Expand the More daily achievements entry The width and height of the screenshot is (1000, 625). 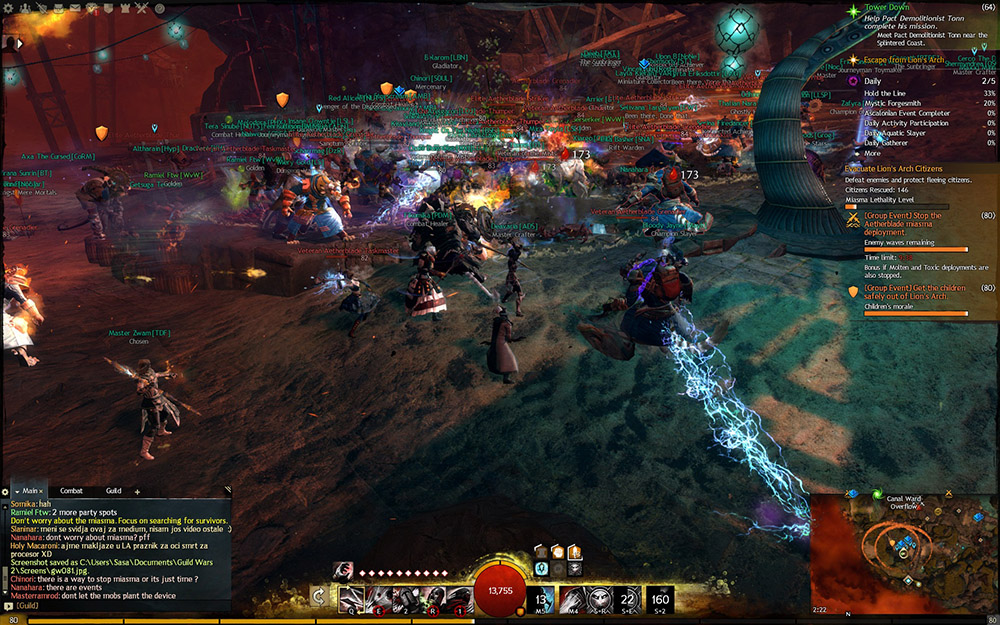click(873, 154)
